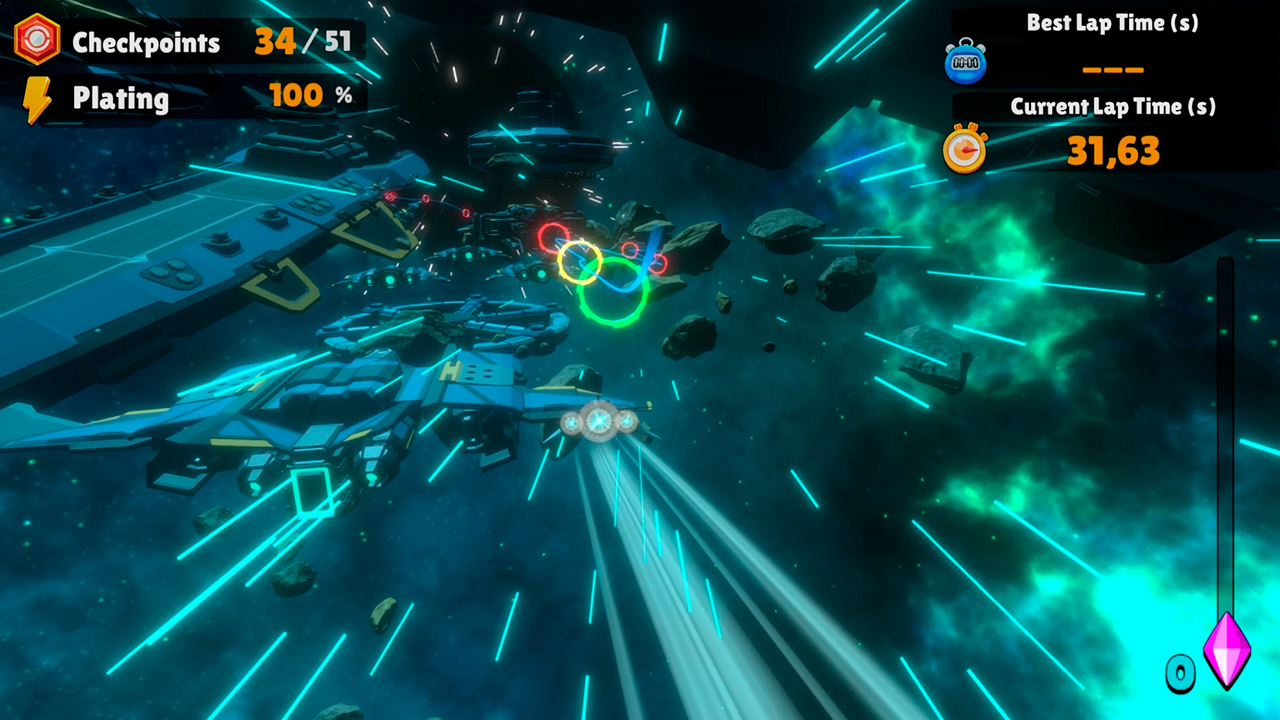Click the orange Current Lap timer icon
1280x720 pixels.
coord(963,149)
